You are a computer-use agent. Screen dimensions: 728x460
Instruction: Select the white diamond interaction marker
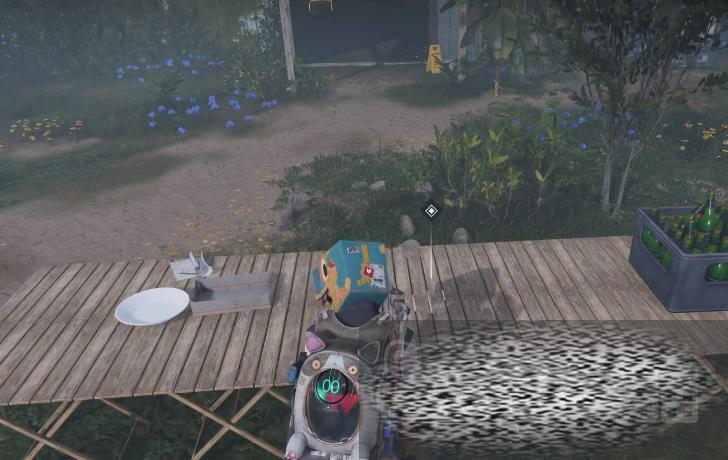click(x=430, y=210)
